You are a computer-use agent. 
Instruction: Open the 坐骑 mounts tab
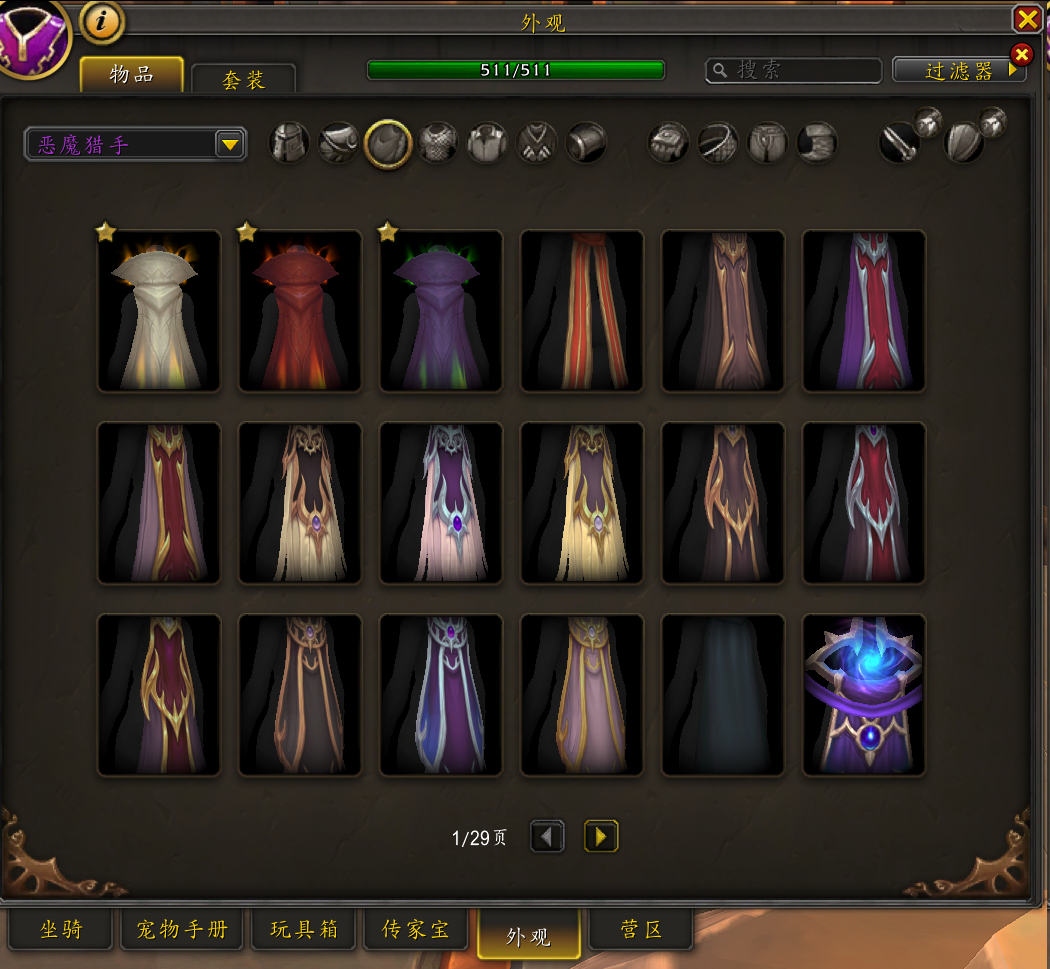[61, 930]
